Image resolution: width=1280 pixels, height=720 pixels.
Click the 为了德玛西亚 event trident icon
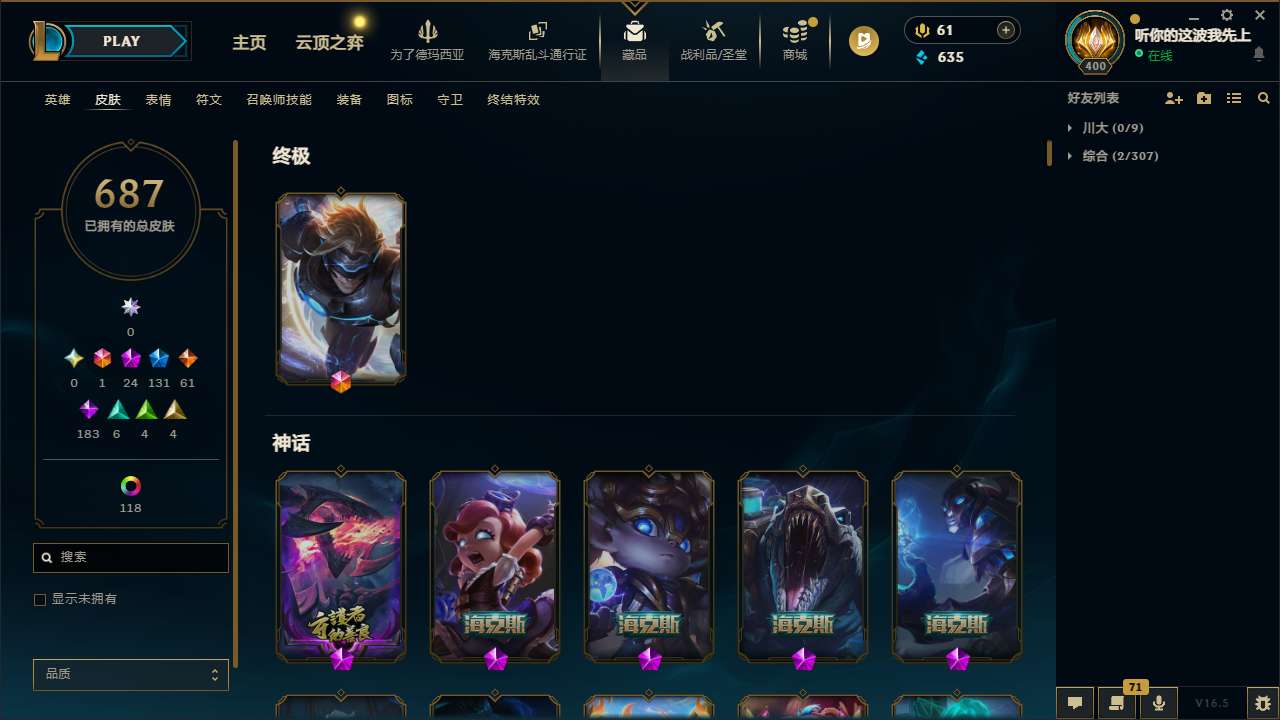tap(428, 33)
